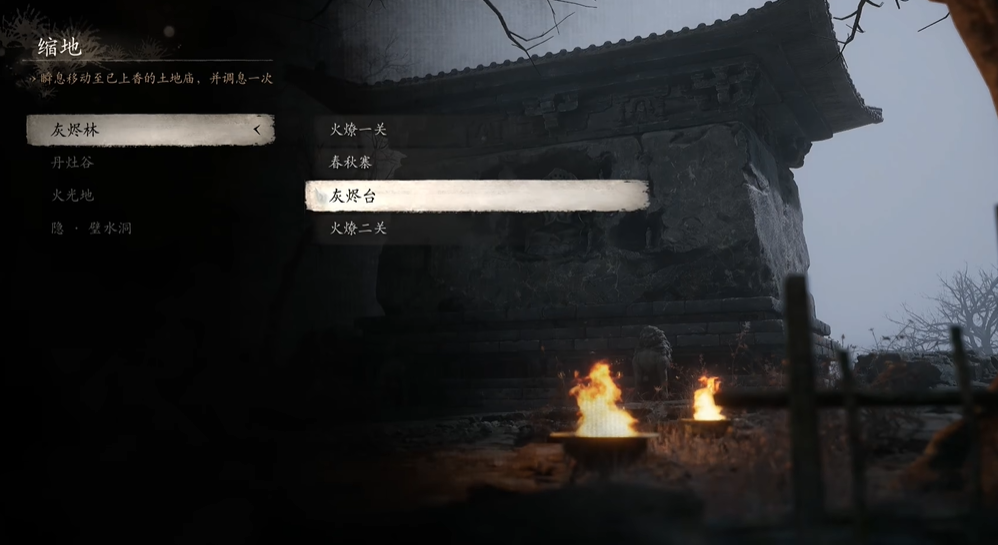
Task: Choose the 丹灶谷 region
Action: (x=73, y=162)
